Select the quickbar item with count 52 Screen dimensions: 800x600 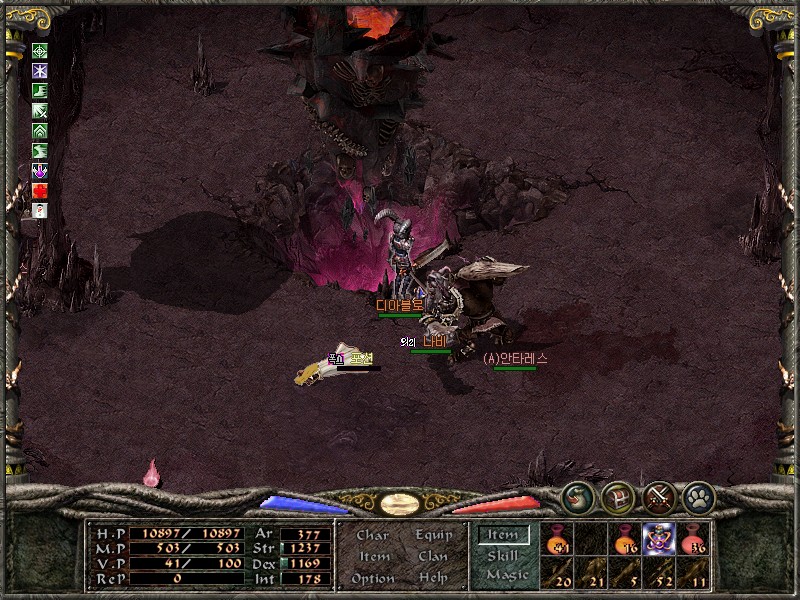pos(659,573)
